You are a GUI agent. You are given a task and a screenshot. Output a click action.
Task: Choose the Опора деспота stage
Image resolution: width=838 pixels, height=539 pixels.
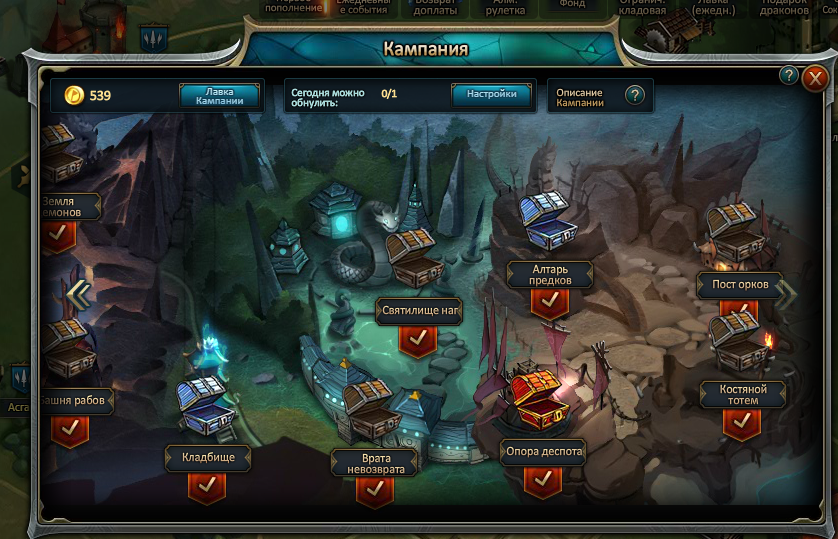[542, 452]
